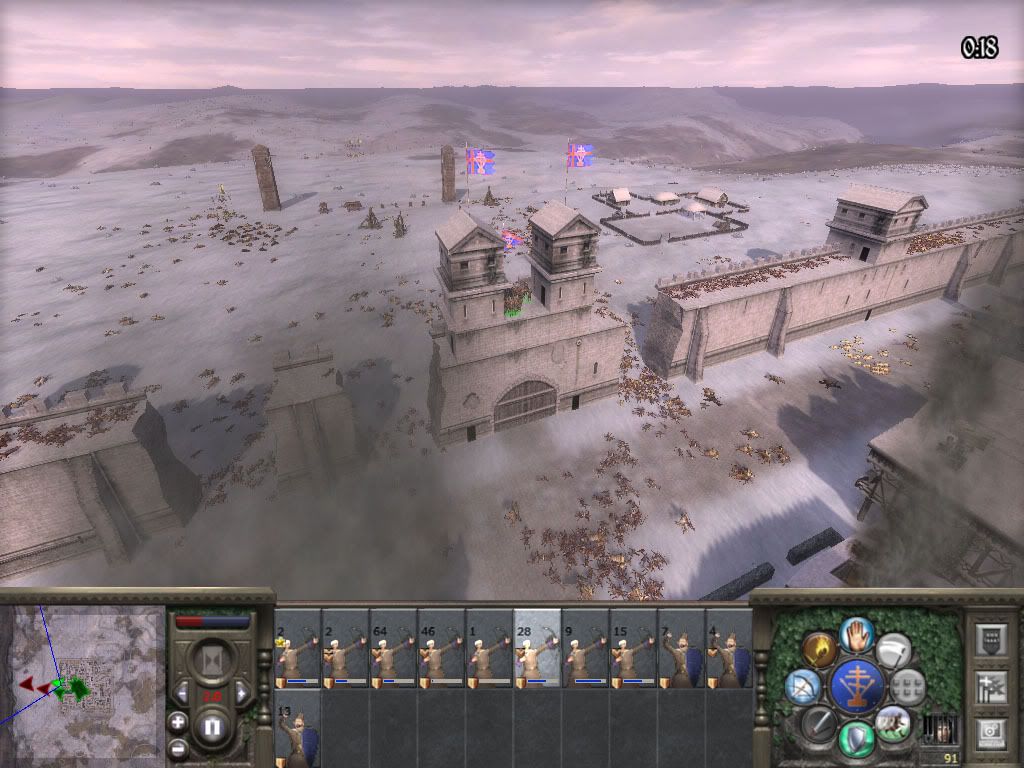
Task: Toggle guard mode shield icon
Action: pos(858,739)
